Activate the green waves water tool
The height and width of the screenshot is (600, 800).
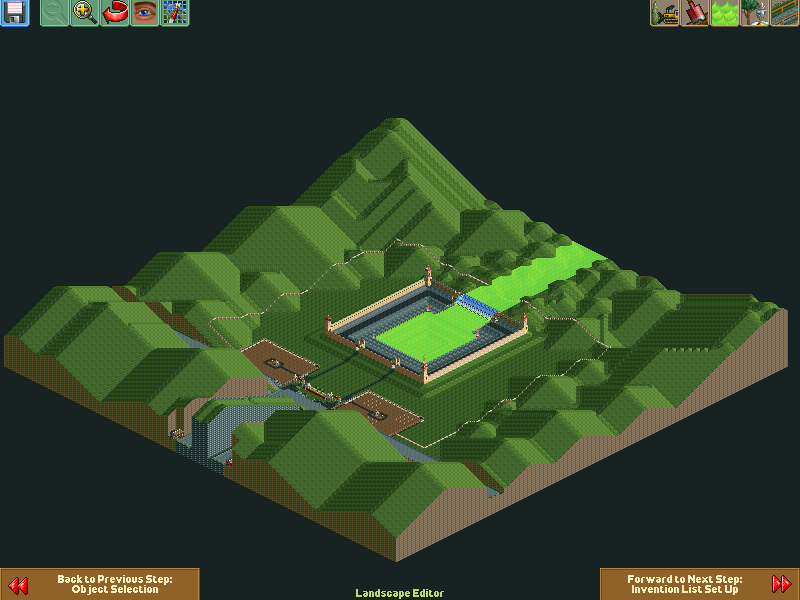[725, 13]
